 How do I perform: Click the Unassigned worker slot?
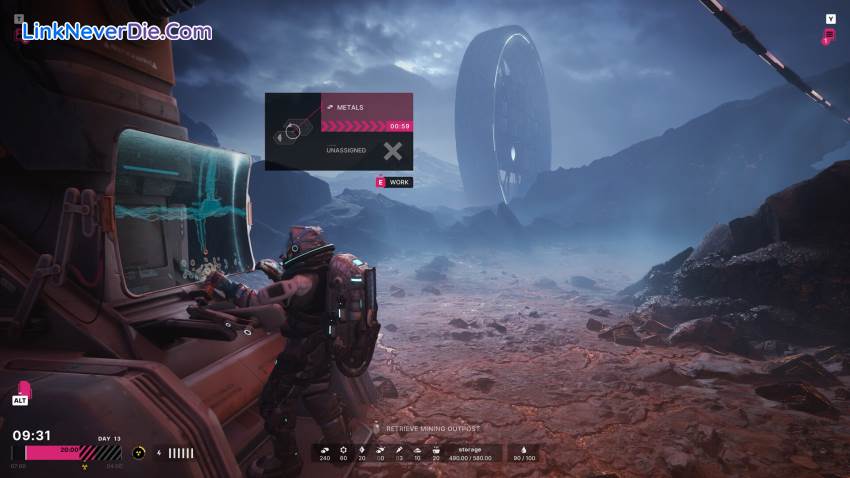pos(347,151)
